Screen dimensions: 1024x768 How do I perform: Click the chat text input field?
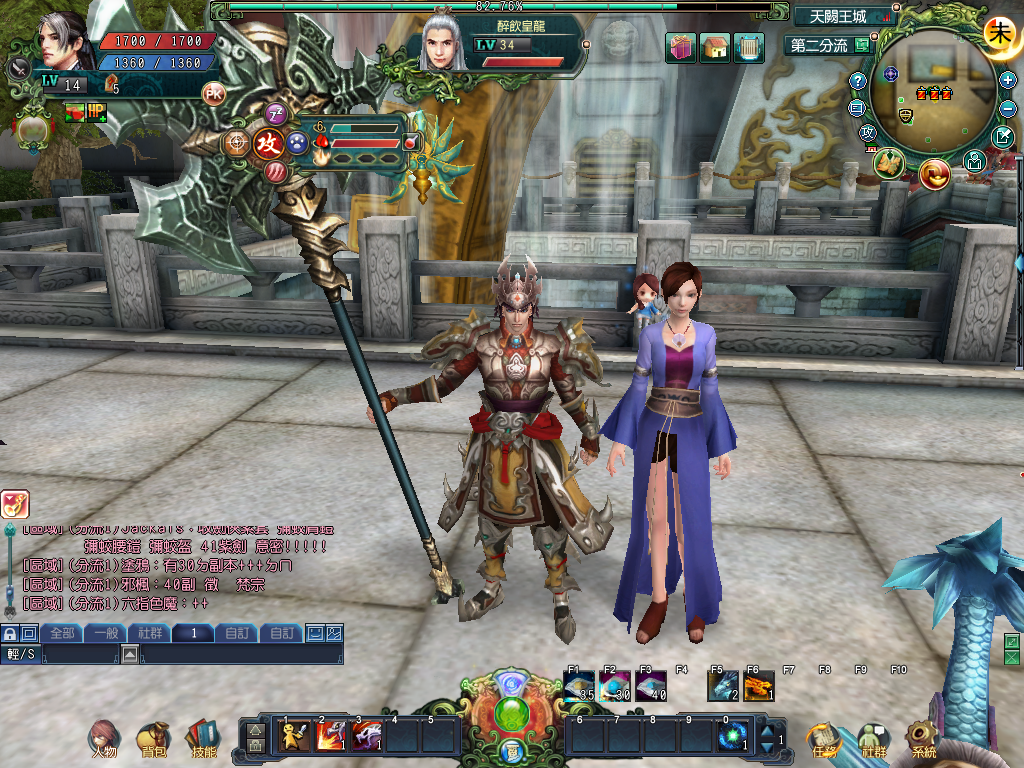click(240, 654)
